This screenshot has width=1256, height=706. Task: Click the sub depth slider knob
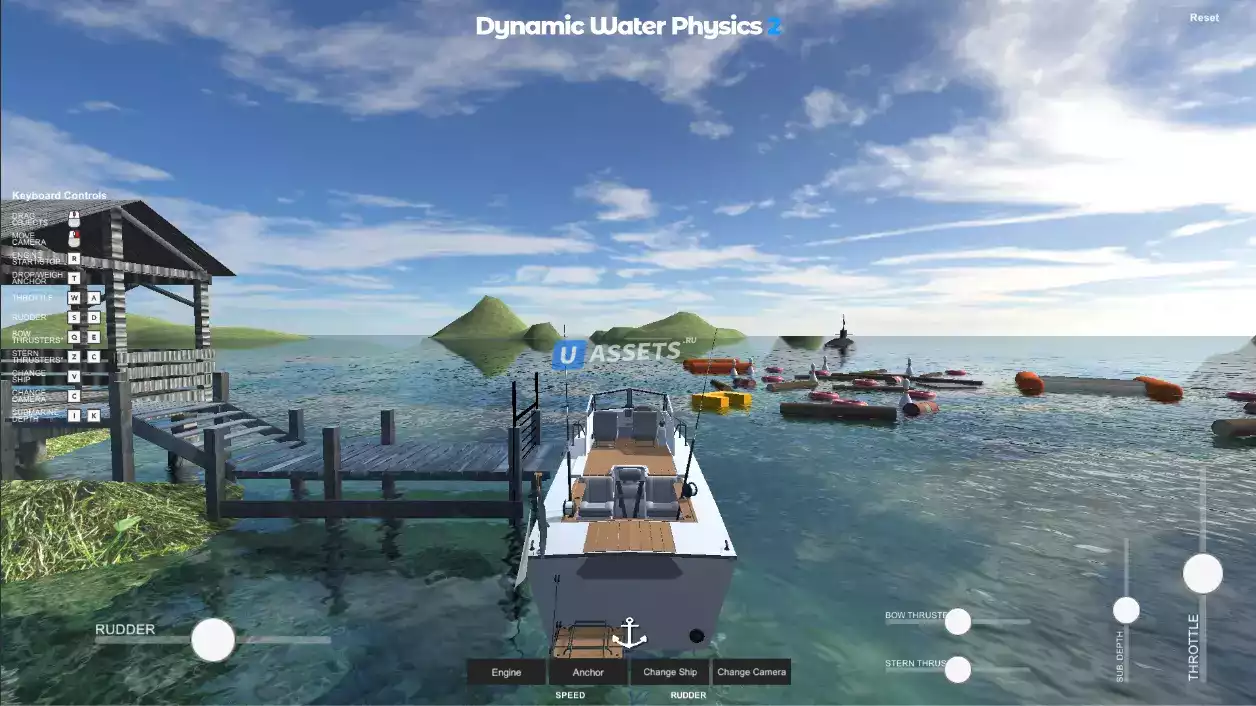click(1126, 610)
